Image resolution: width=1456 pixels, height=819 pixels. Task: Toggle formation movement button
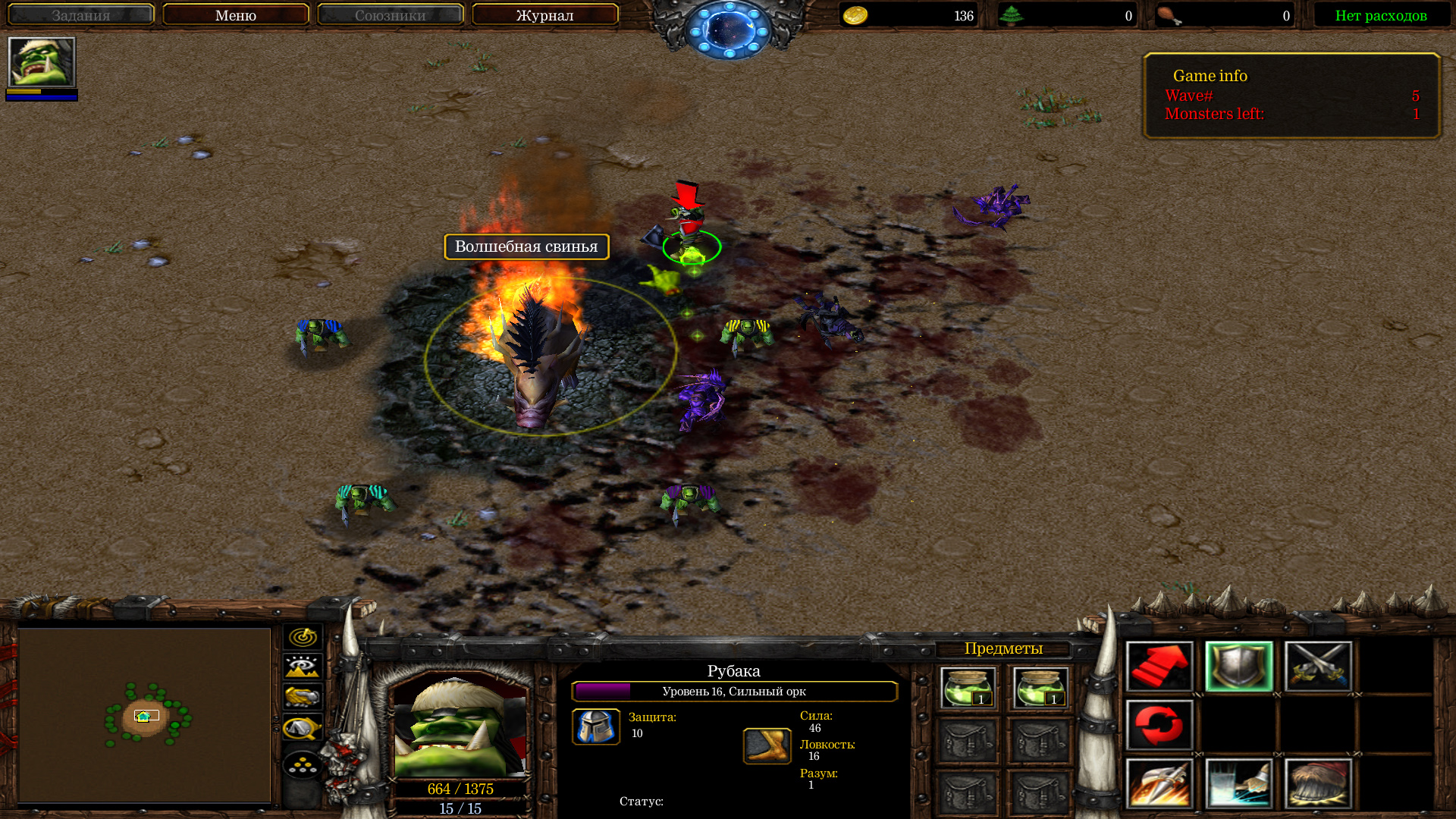[x=303, y=764]
